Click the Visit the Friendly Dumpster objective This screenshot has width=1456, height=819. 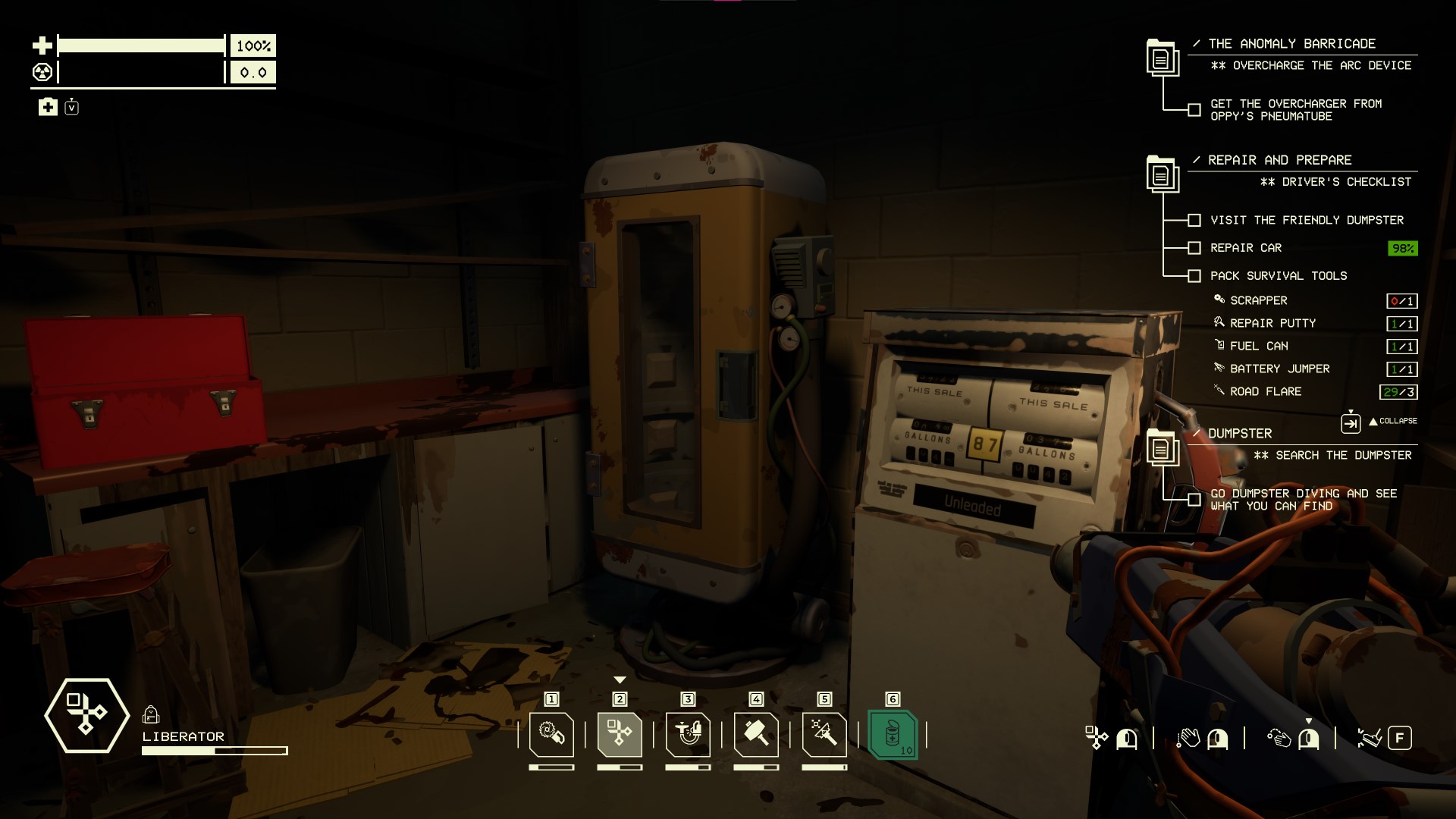pyautogui.click(x=1307, y=220)
